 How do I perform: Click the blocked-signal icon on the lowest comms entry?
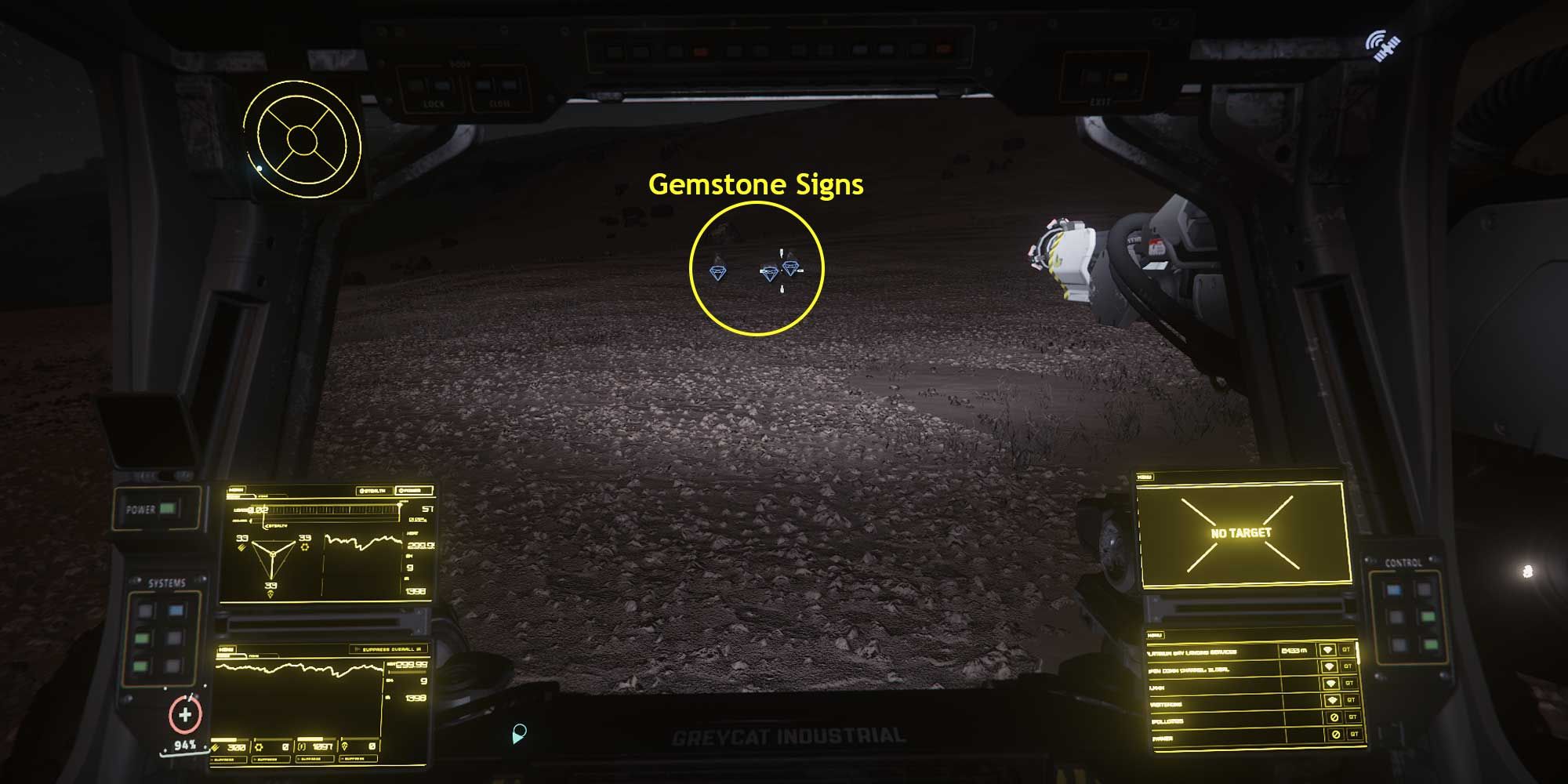point(1336,734)
